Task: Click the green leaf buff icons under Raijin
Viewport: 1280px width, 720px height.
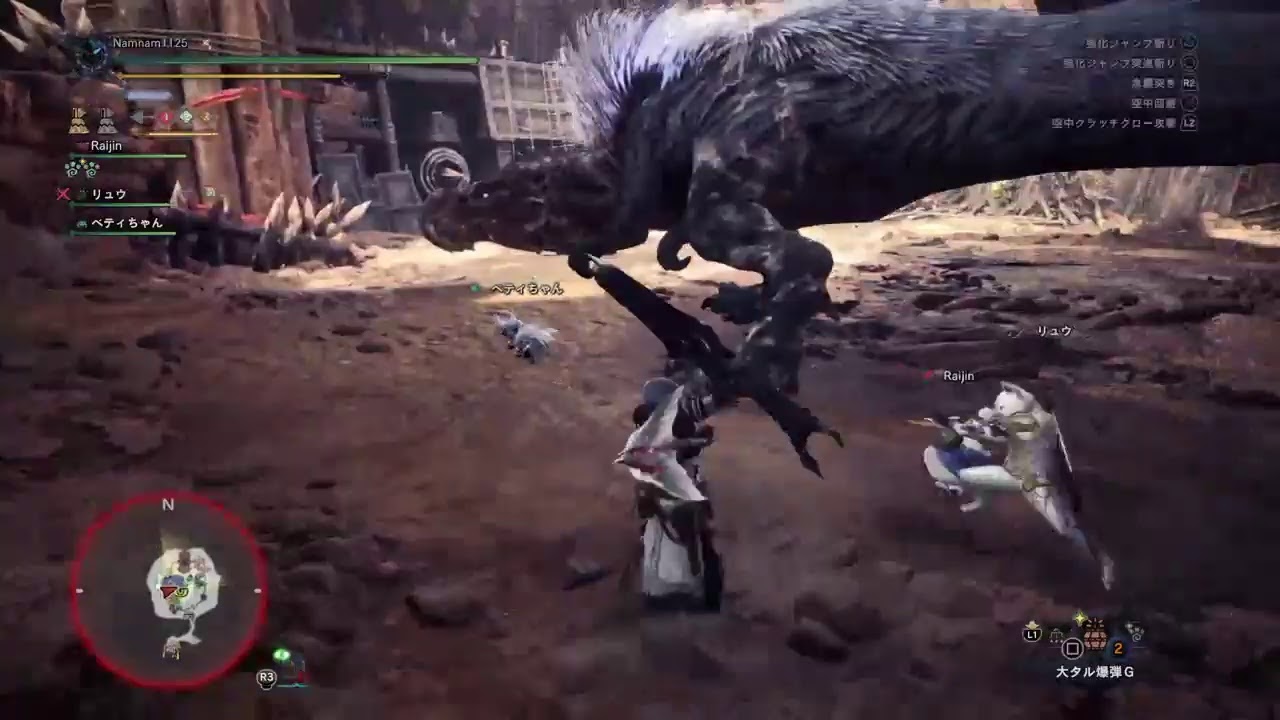Action: point(81,168)
